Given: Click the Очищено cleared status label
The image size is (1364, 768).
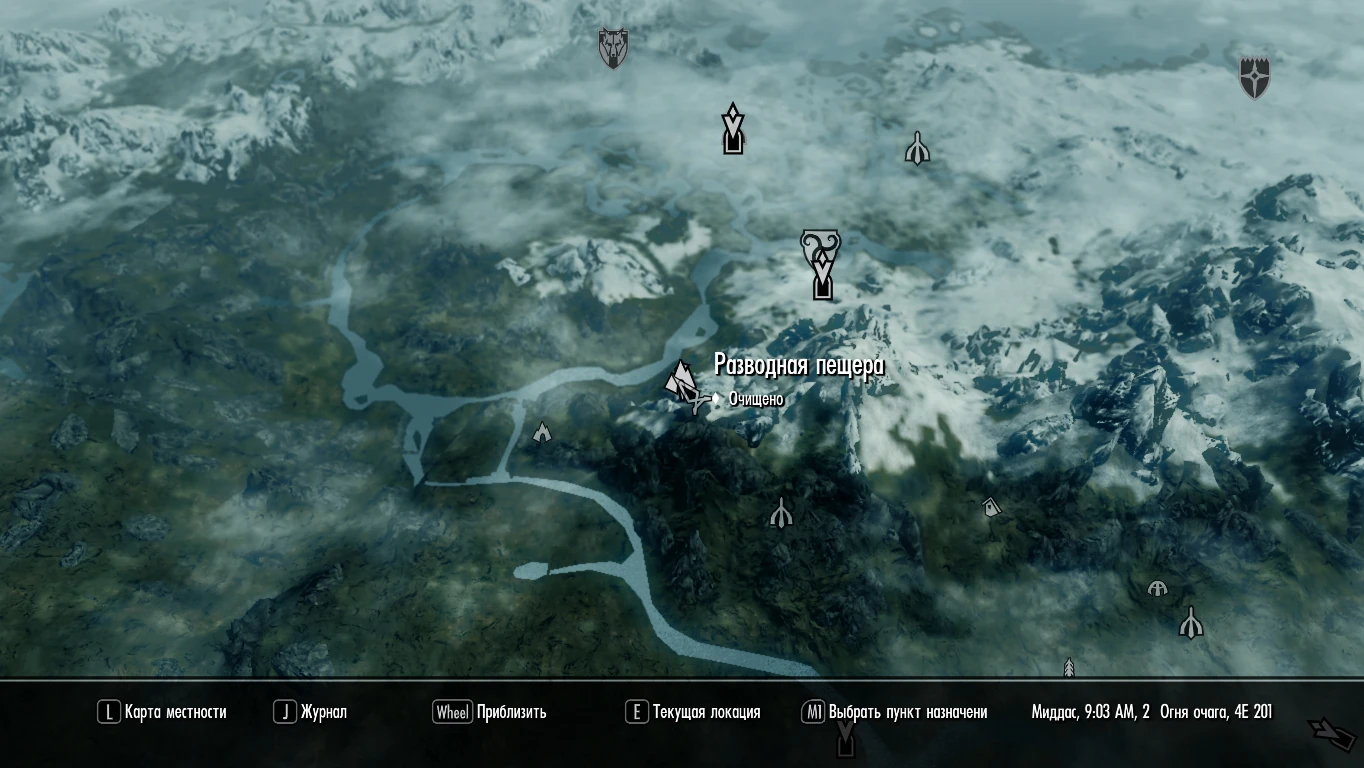Looking at the screenshot, I should click(755, 397).
